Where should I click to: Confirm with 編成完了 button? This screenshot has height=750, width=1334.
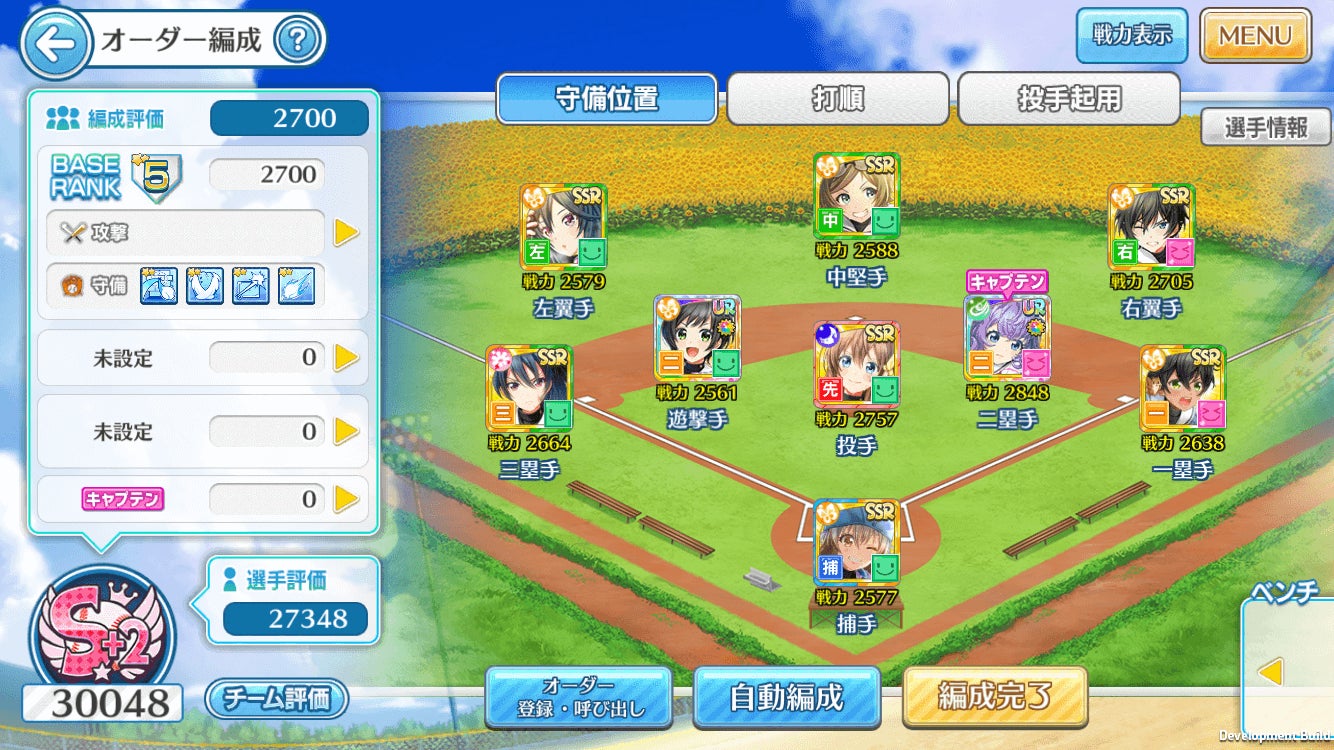[x=994, y=696]
